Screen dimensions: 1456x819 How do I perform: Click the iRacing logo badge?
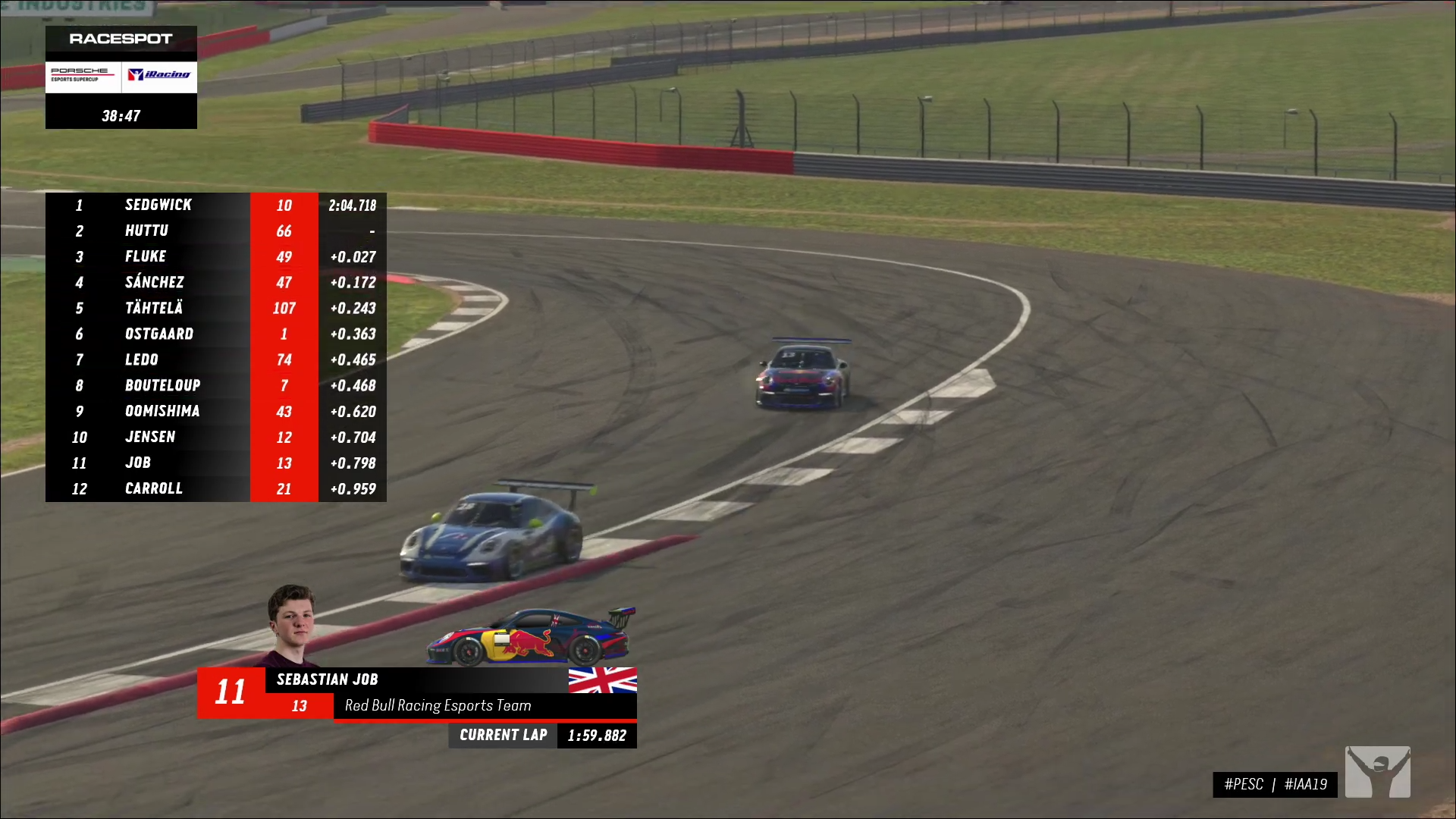159,75
